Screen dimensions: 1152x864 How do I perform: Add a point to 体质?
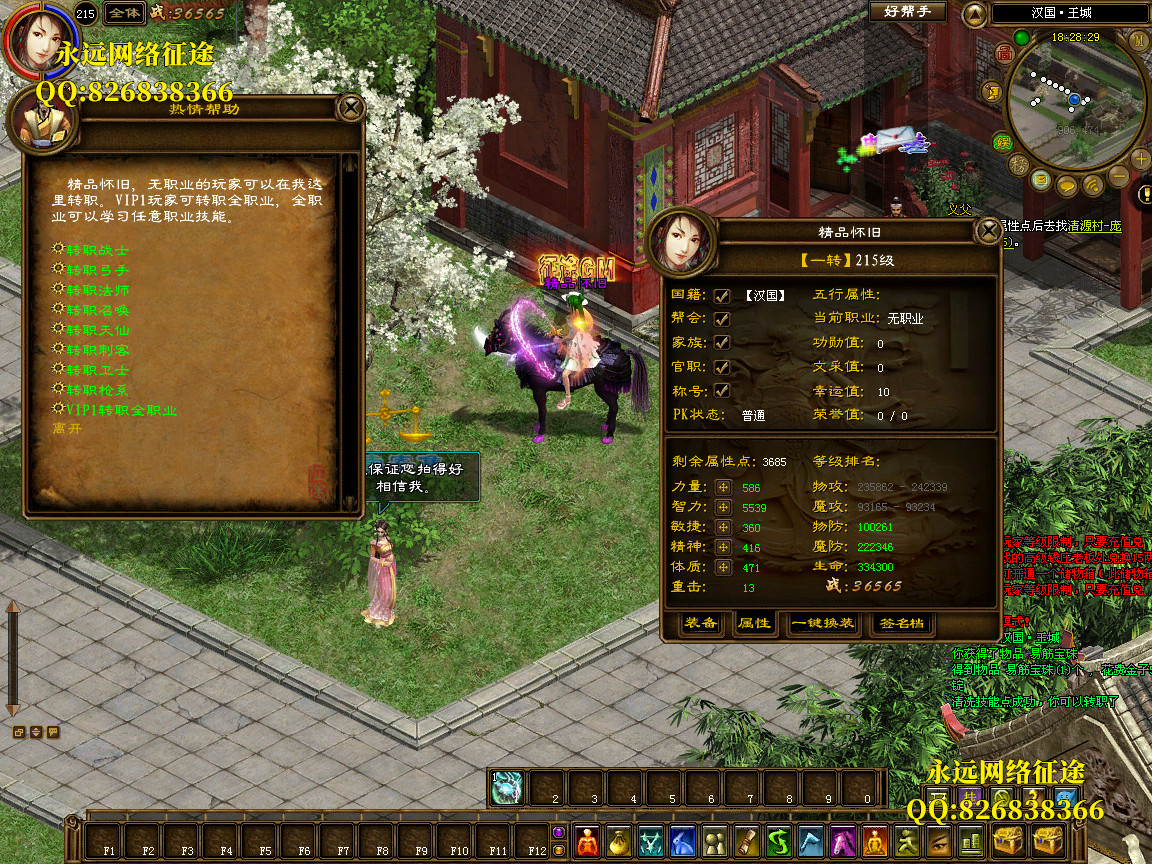(x=723, y=567)
